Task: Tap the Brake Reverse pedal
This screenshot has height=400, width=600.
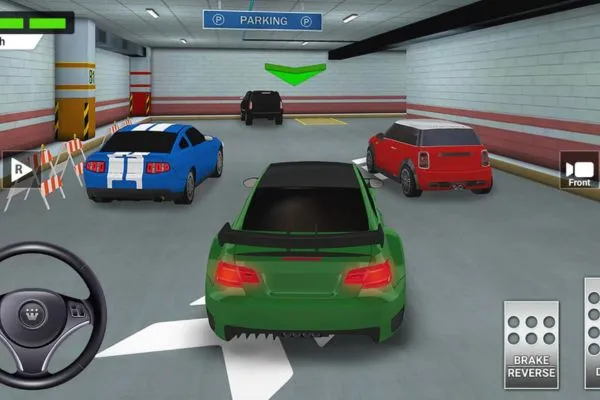Action: click(x=531, y=343)
